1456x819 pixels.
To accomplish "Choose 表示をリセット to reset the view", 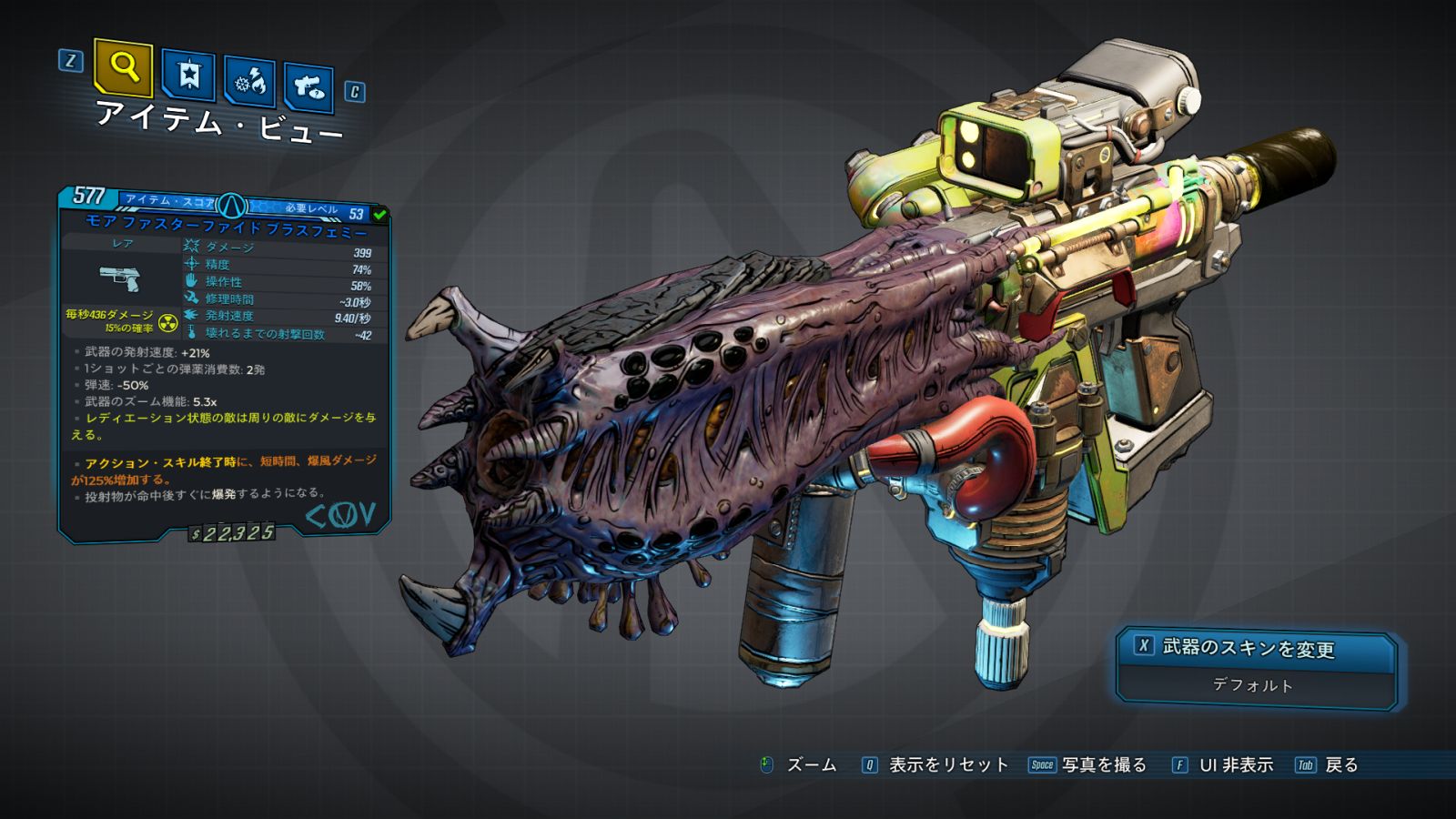I will (x=947, y=765).
